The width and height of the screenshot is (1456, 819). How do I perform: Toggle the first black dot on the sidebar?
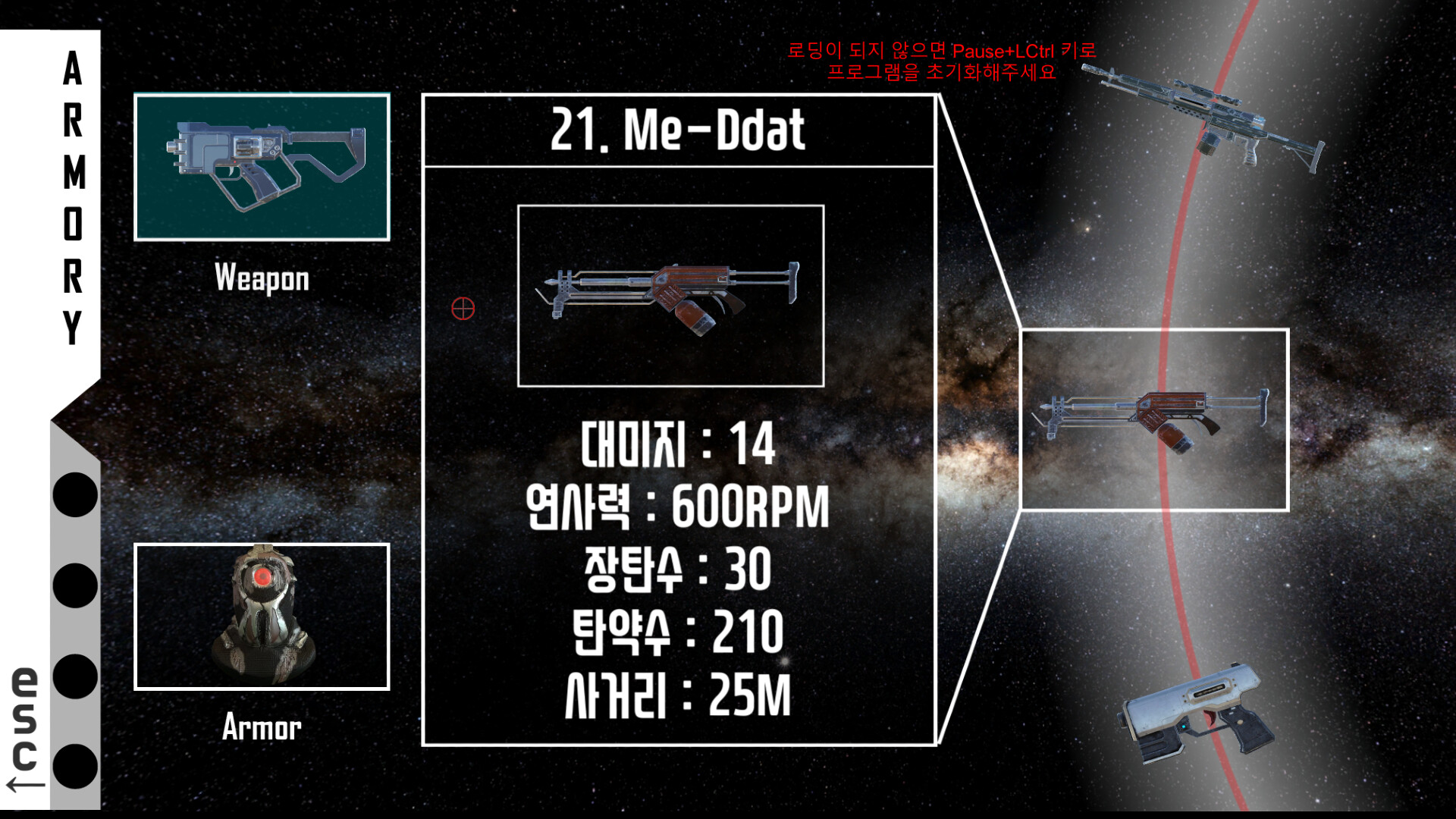tap(74, 494)
